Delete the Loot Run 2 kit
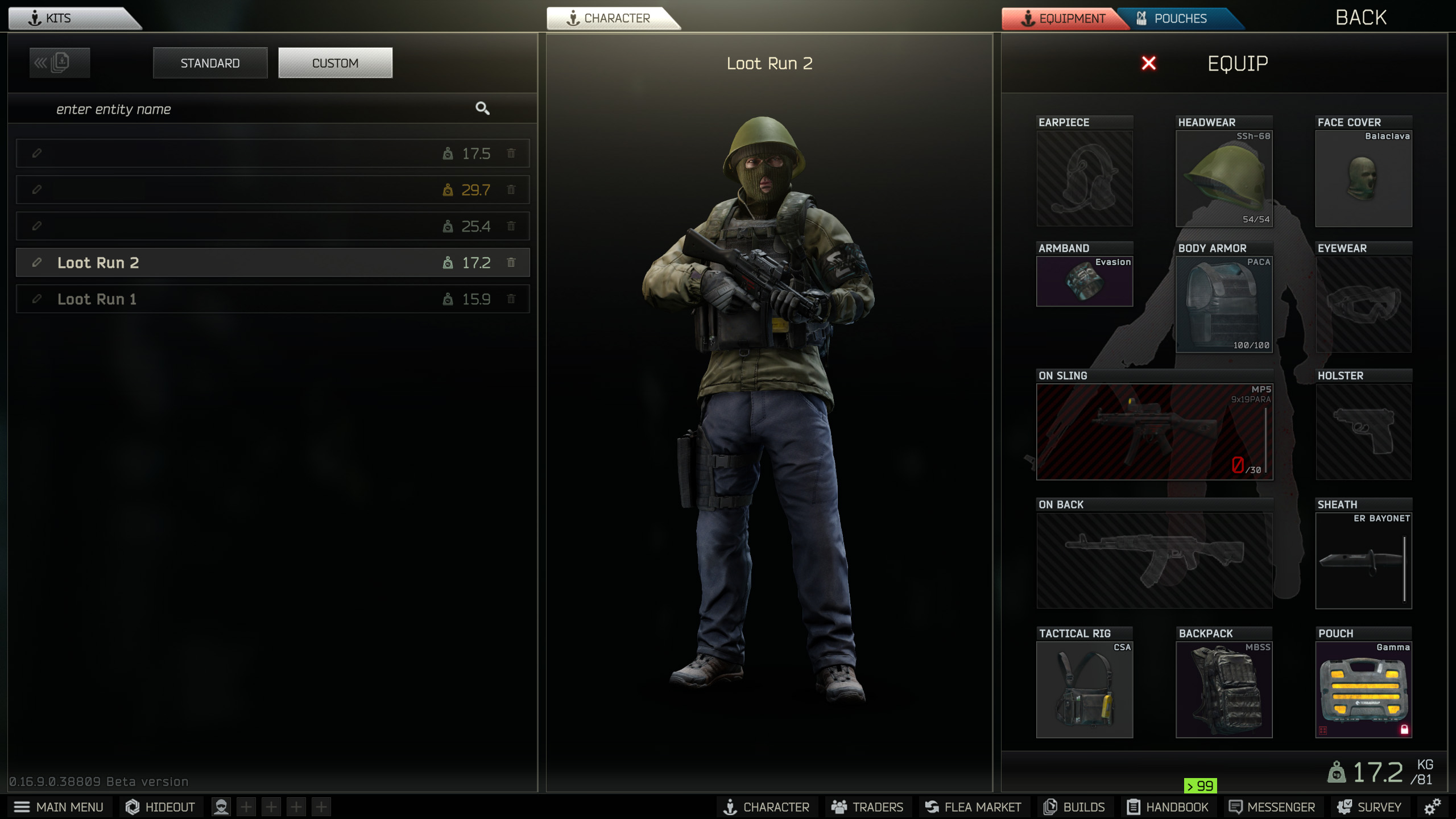 coord(511,263)
